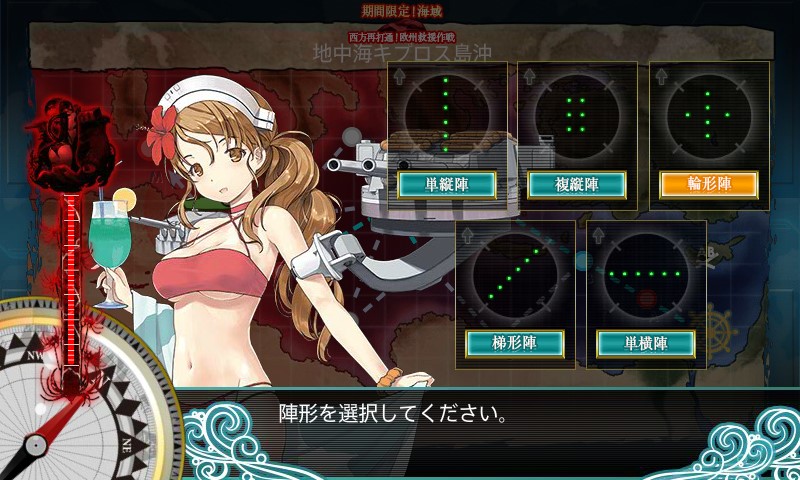
Task: Select the 単縦陣 formation button
Action: 446,185
